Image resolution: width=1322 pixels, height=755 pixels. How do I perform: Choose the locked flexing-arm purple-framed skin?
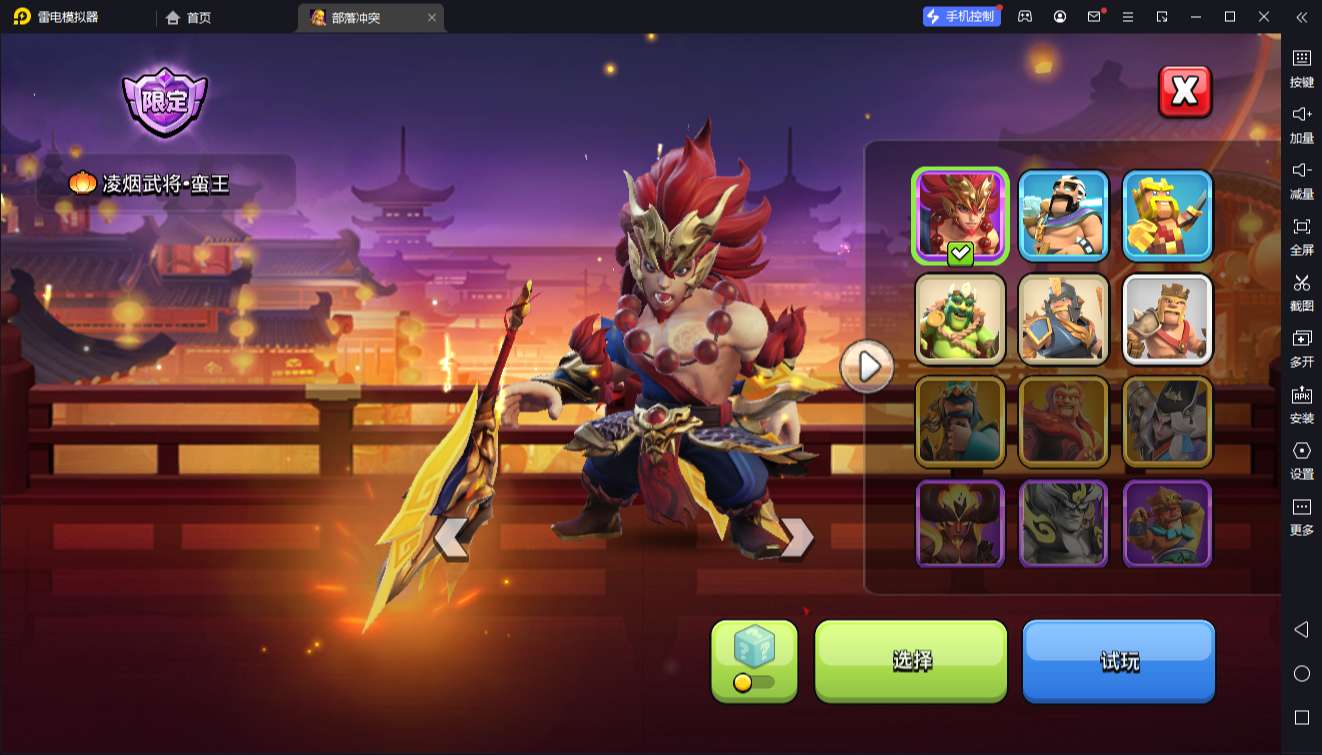click(x=1167, y=523)
